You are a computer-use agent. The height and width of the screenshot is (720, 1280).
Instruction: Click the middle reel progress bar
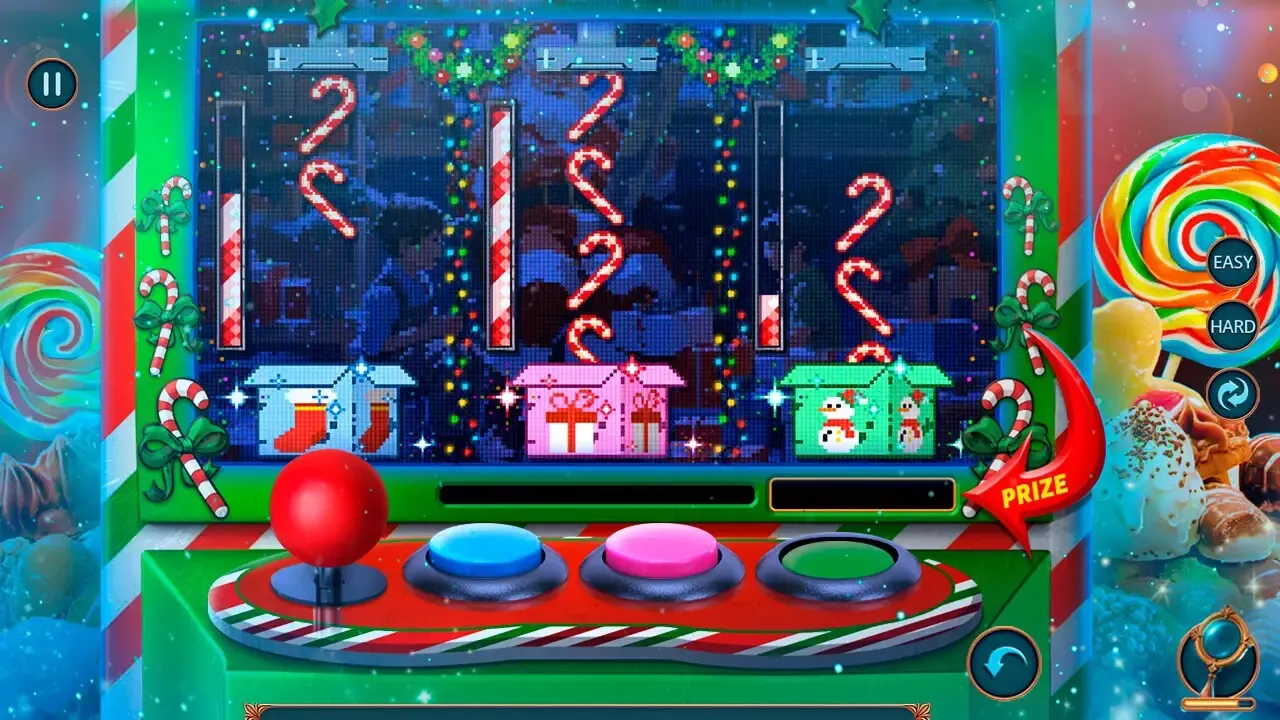pyautogui.click(x=501, y=220)
